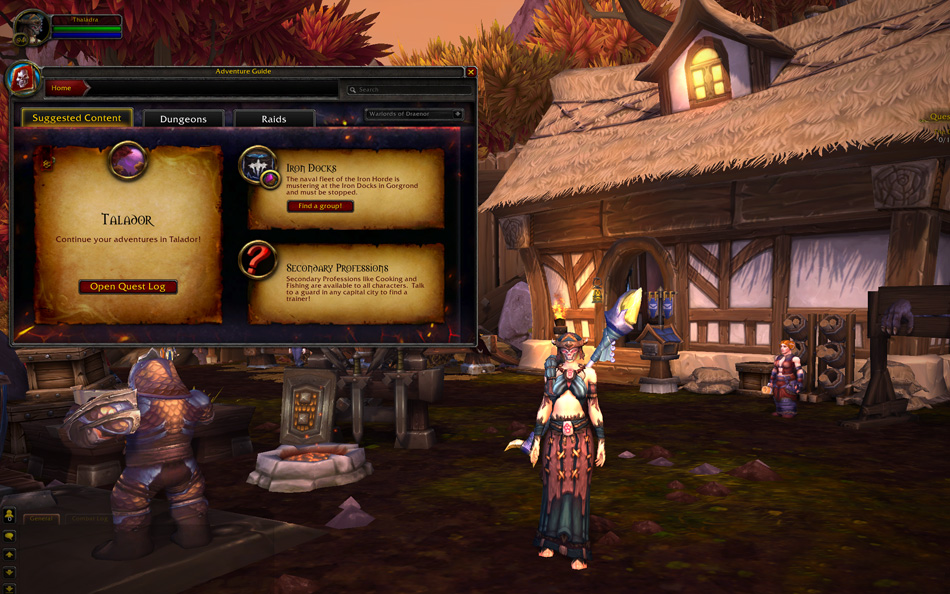Switch to the Dungeons tab
The width and height of the screenshot is (950, 594).
183,119
